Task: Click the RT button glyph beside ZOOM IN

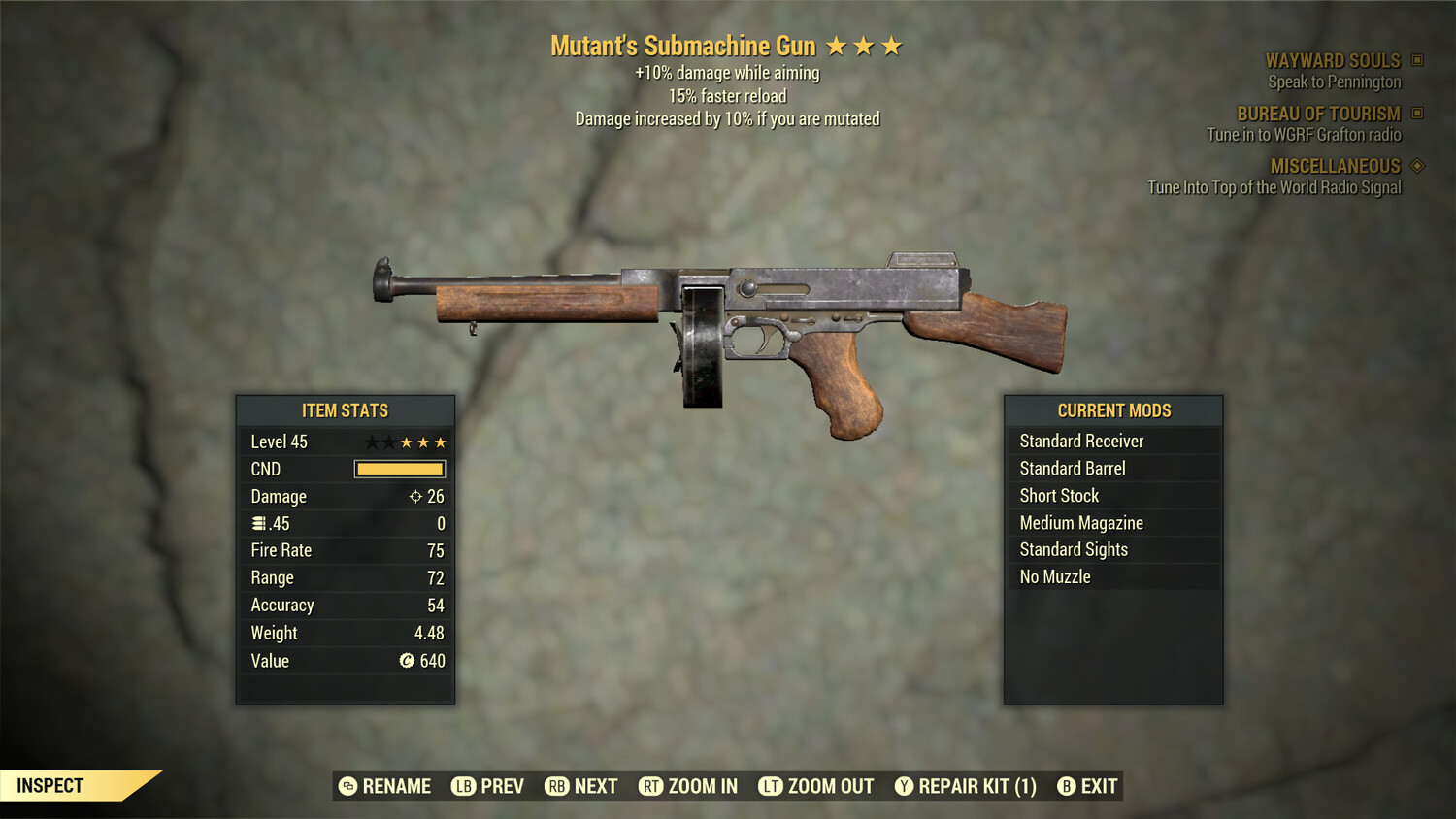Action: click(x=650, y=786)
